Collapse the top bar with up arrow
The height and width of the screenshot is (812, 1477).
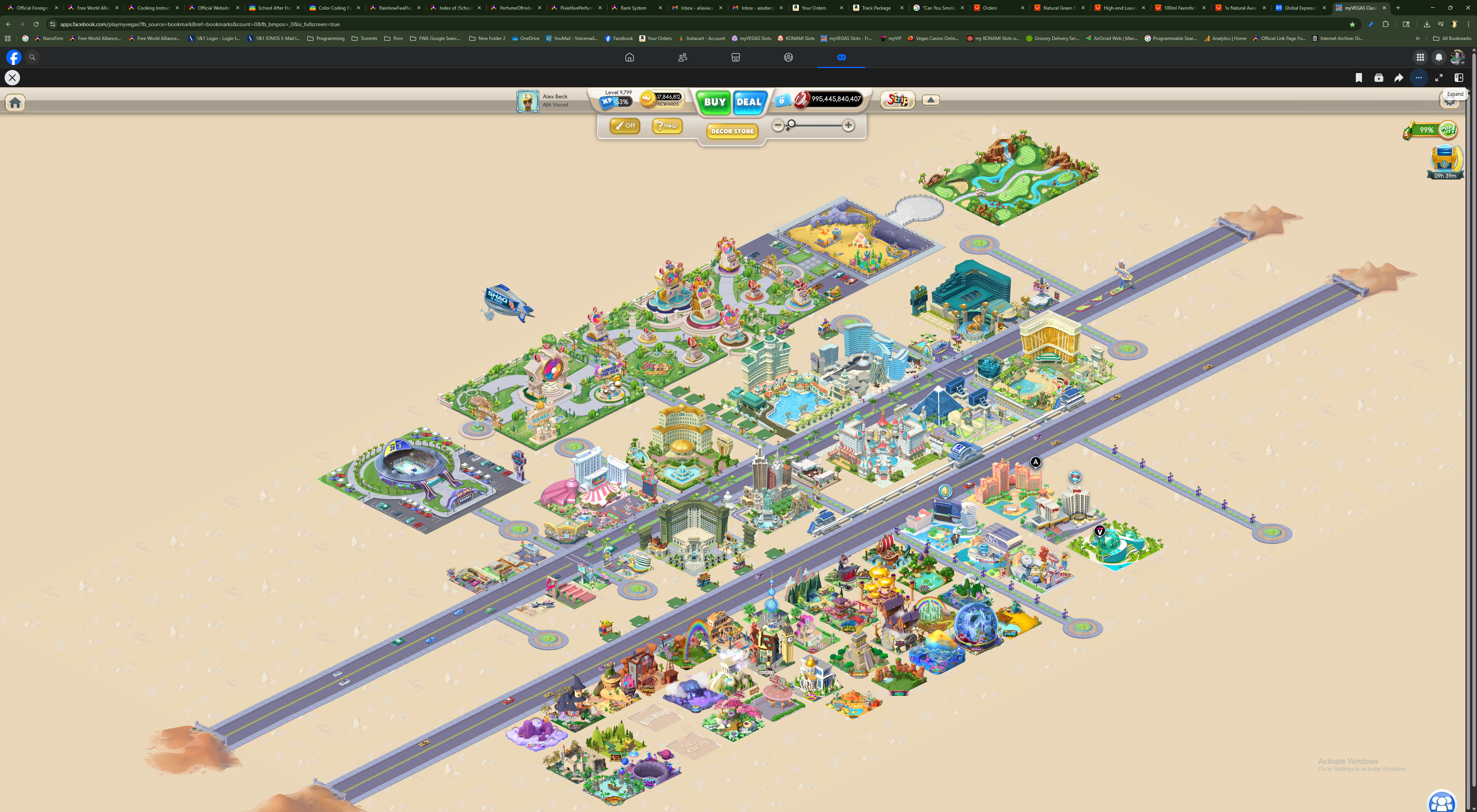[930, 100]
